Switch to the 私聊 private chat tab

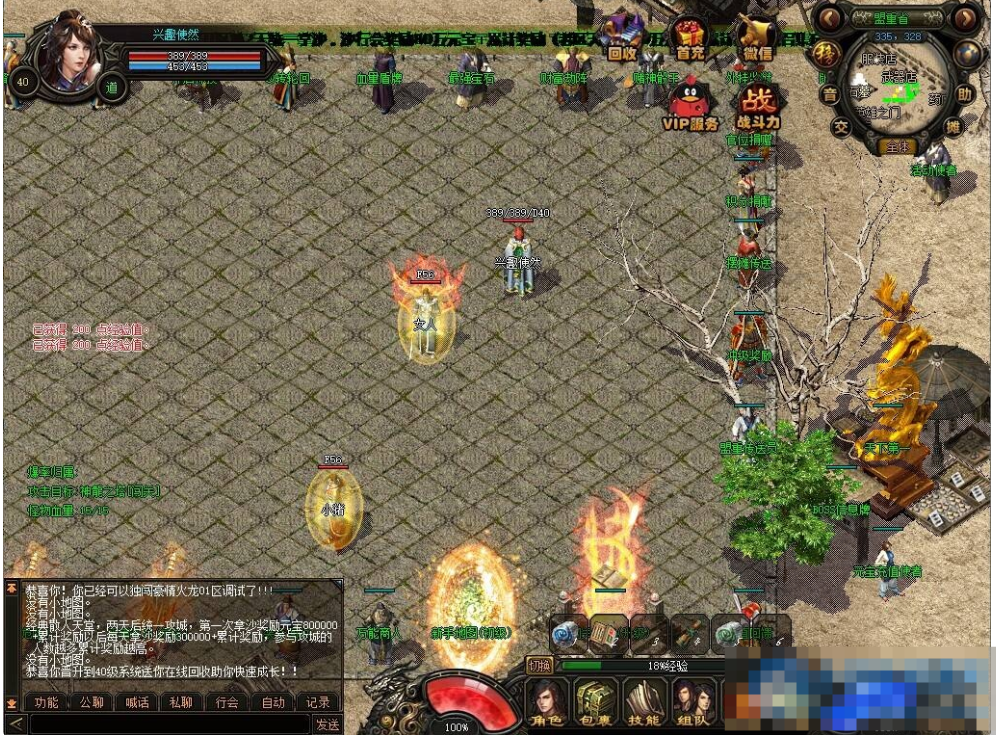(181, 702)
